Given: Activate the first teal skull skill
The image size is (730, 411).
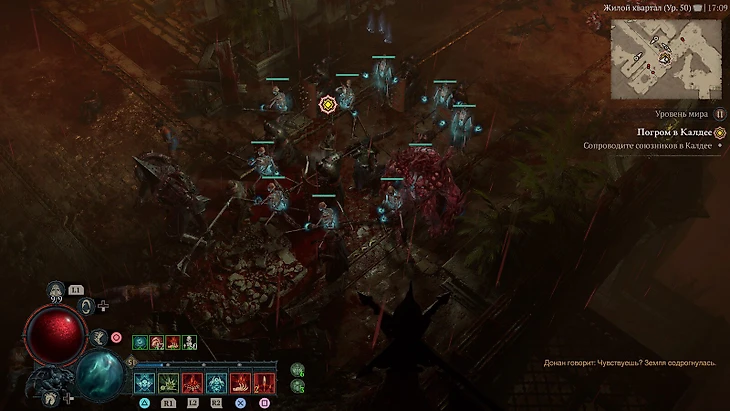Looking at the screenshot, I should point(145,382).
